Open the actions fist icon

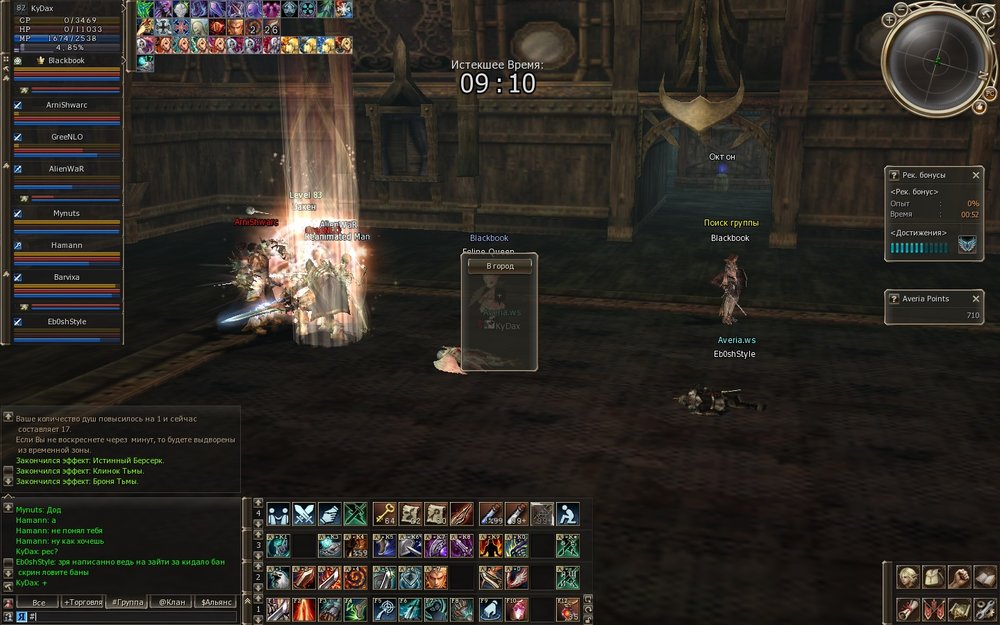coord(958,577)
